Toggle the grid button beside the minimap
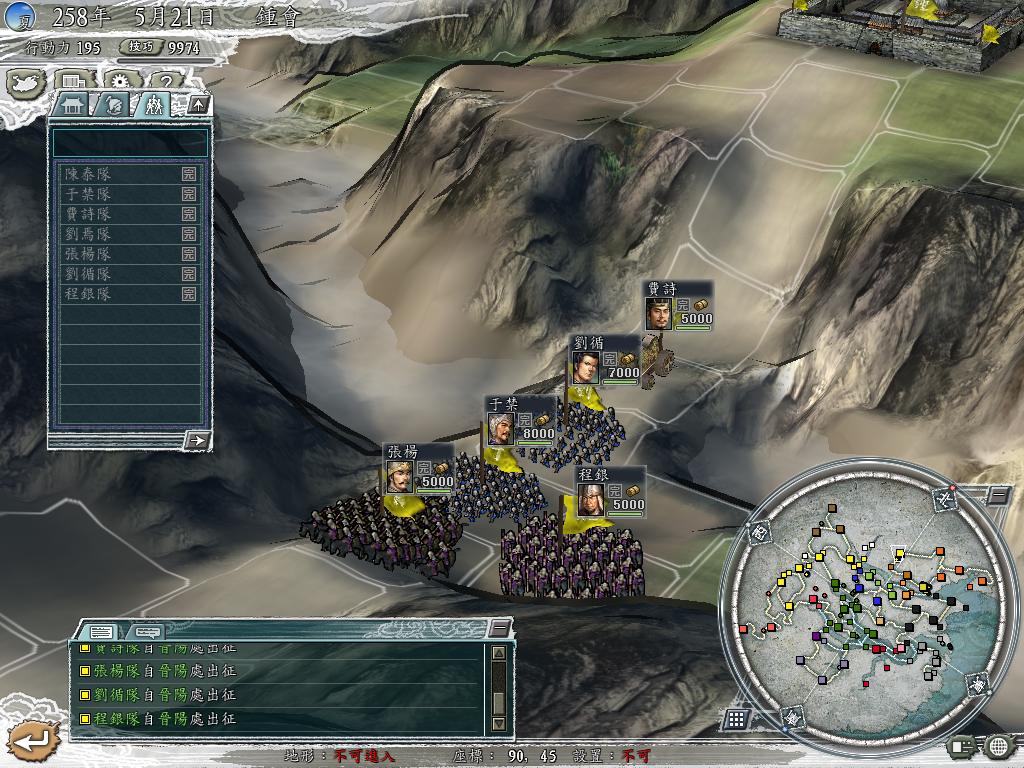Screen dimensions: 1024x768 [736, 719]
